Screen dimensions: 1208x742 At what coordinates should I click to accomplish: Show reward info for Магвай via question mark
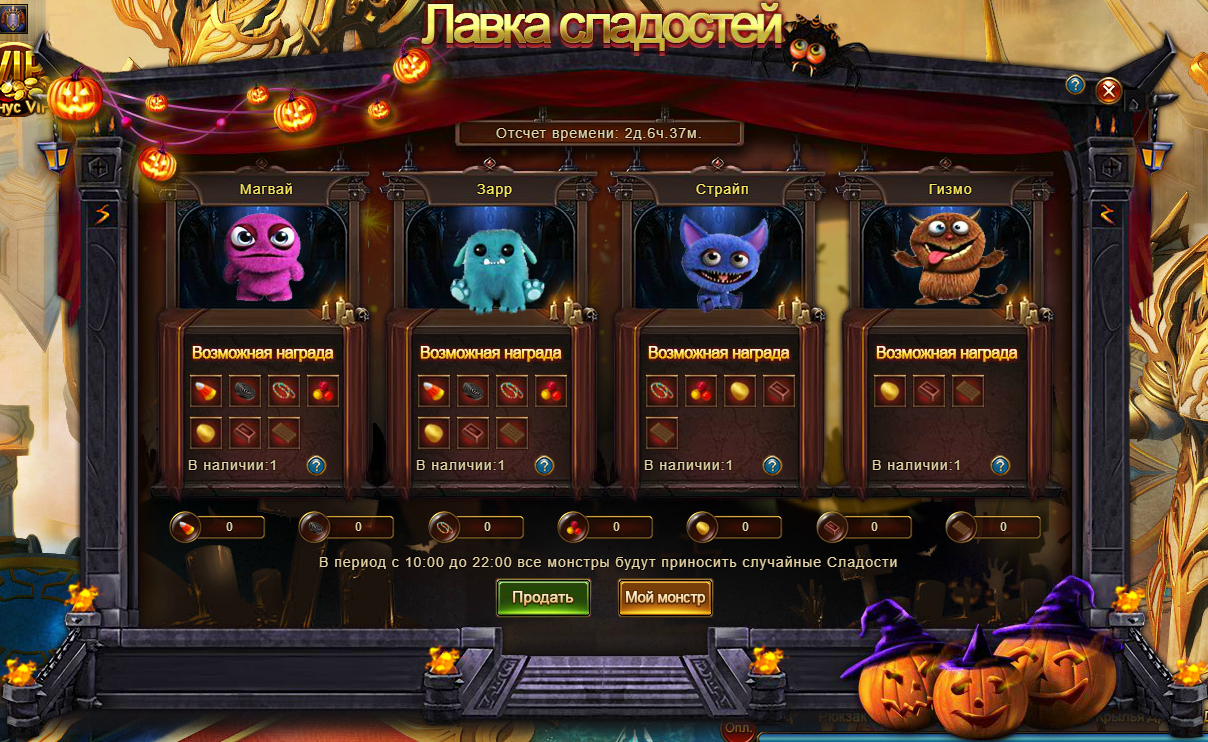point(316,465)
